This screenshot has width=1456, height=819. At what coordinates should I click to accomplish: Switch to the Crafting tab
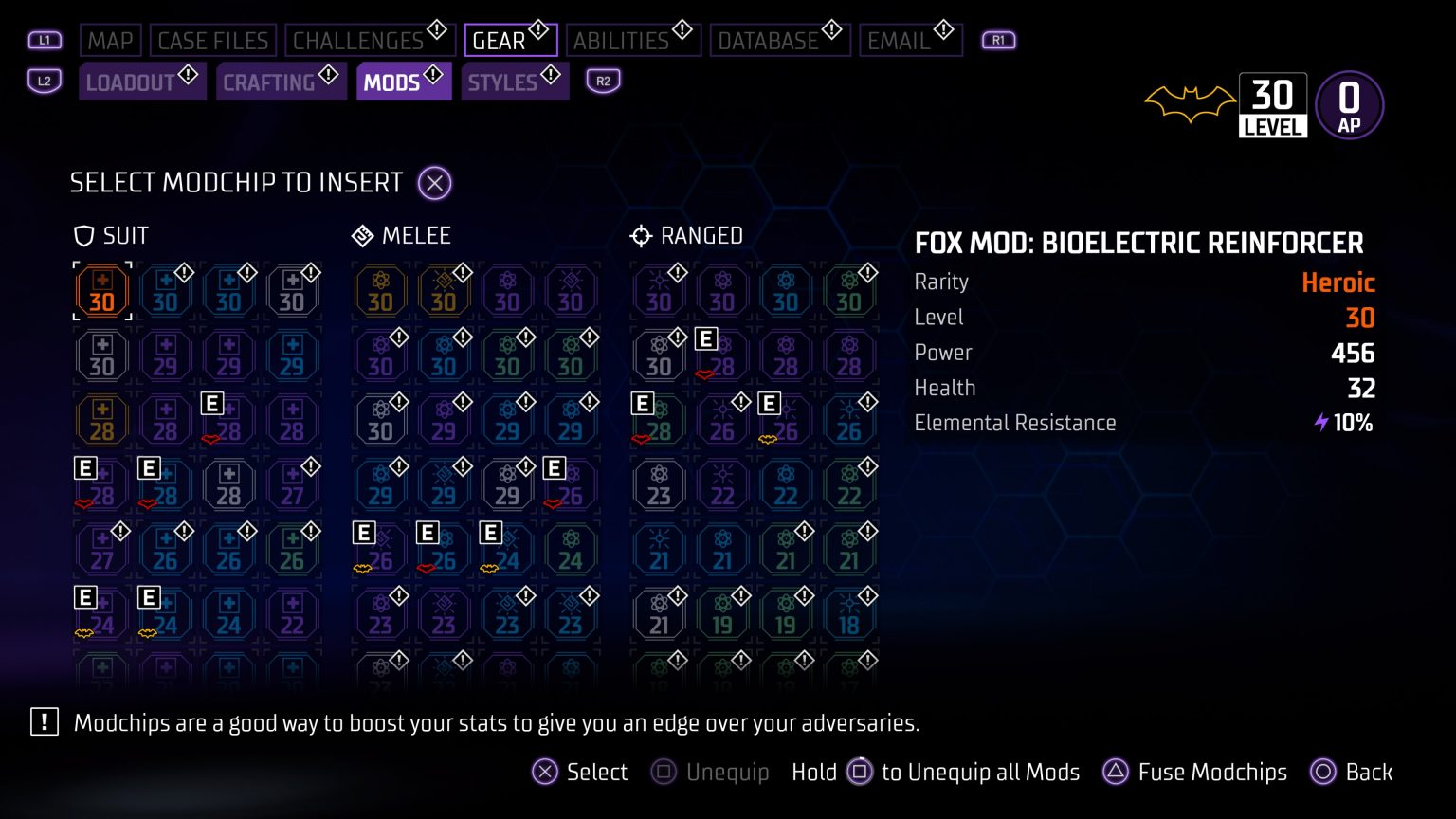[281, 82]
